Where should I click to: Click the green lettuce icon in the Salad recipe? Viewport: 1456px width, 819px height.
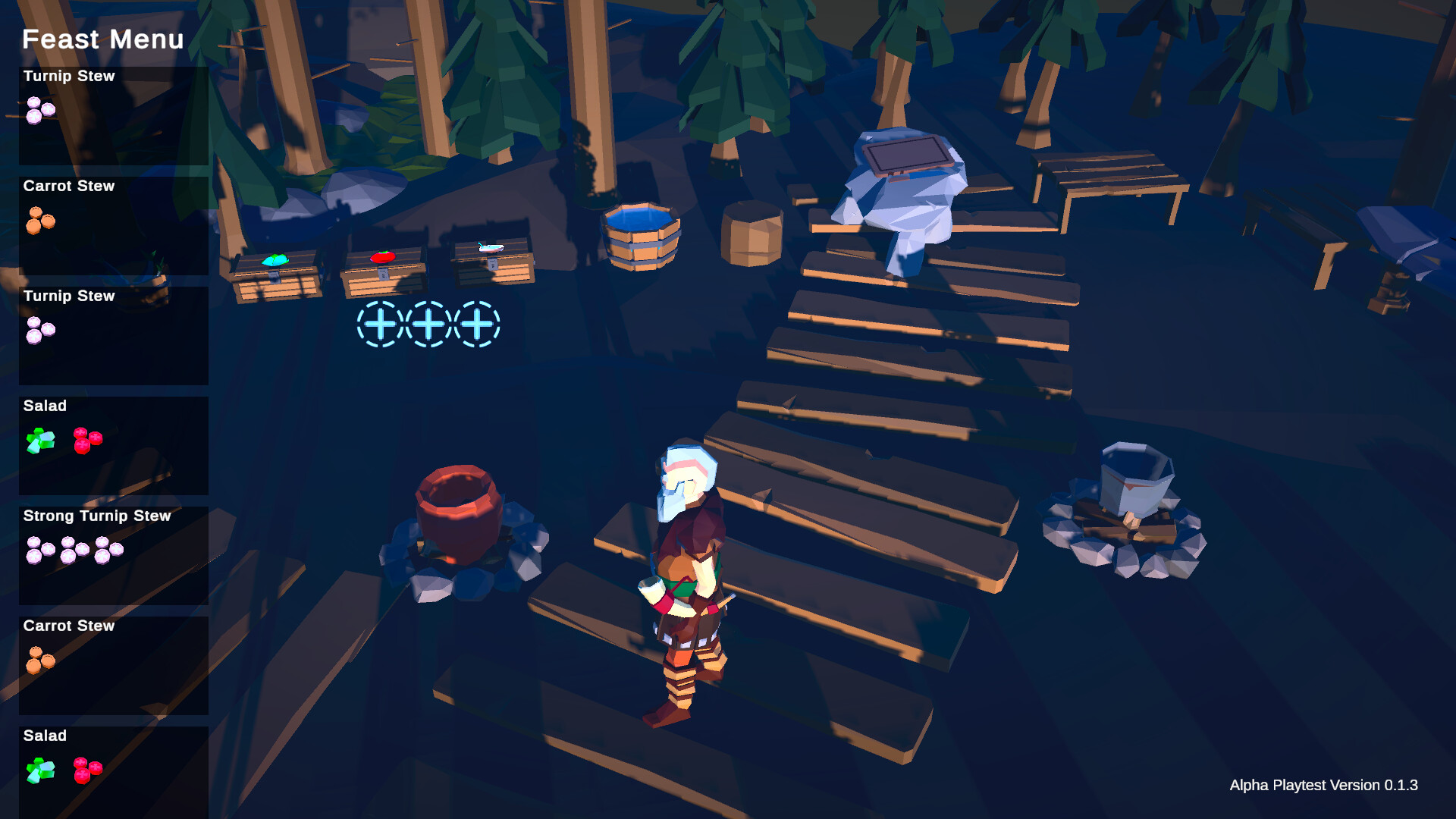(x=39, y=441)
